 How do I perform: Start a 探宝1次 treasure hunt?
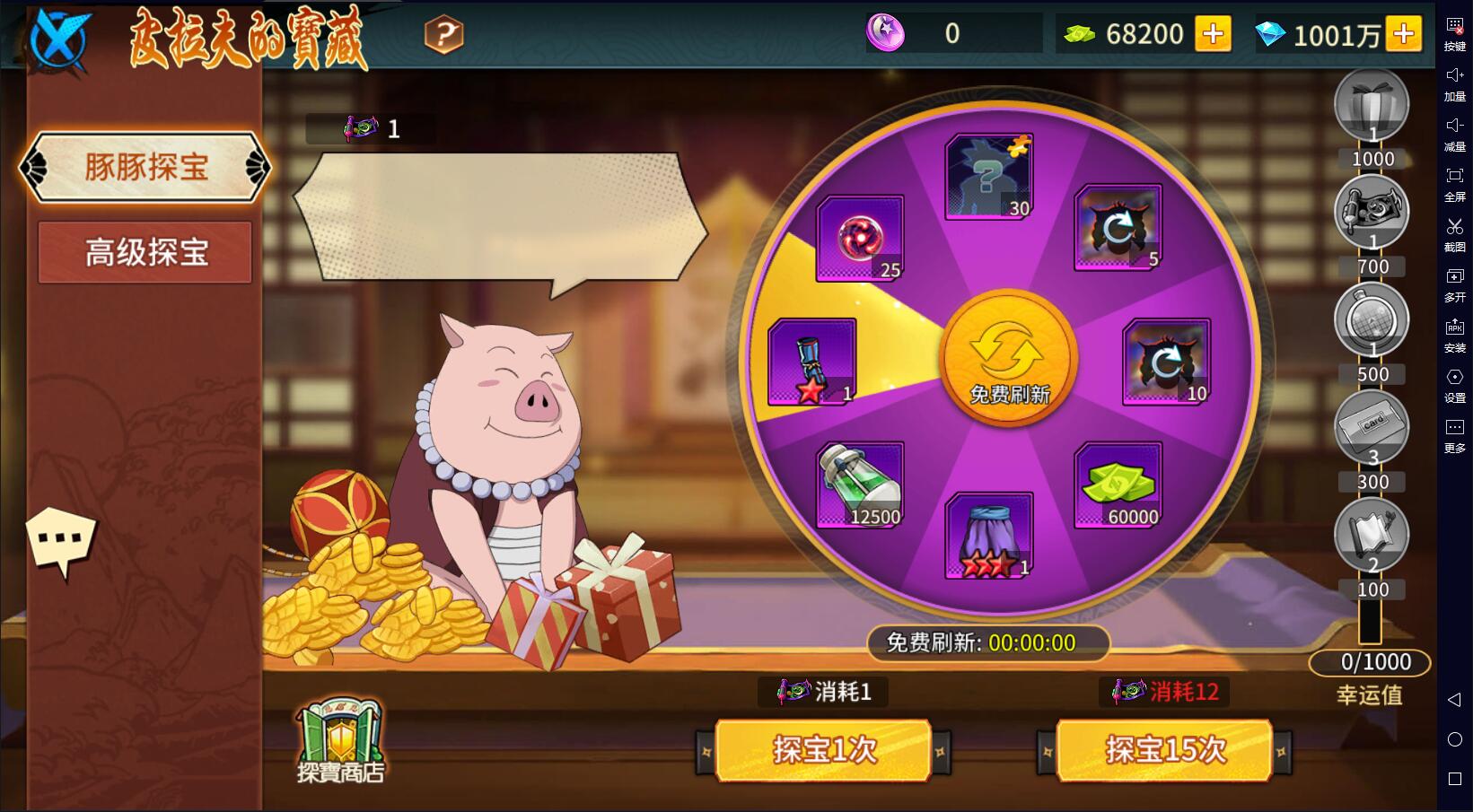point(823,750)
